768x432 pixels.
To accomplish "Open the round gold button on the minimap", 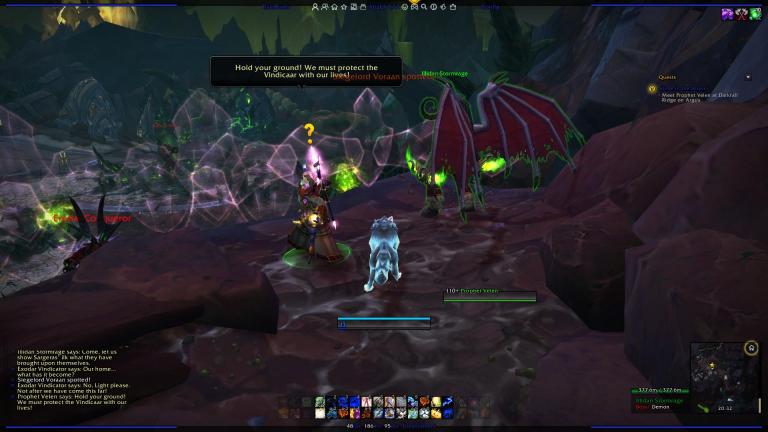I will pos(751,348).
